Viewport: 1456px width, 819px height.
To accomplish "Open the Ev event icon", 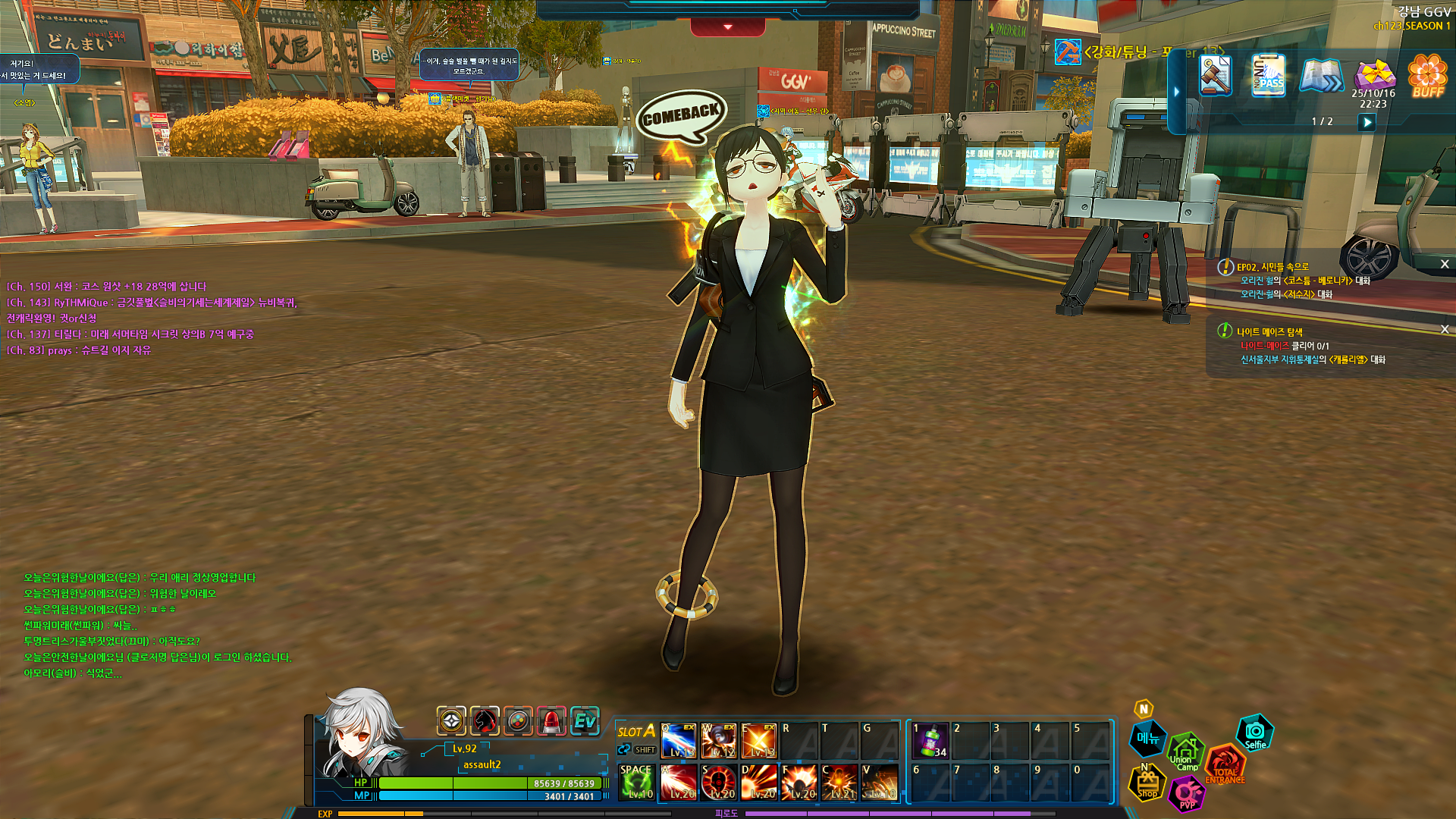I will (585, 720).
